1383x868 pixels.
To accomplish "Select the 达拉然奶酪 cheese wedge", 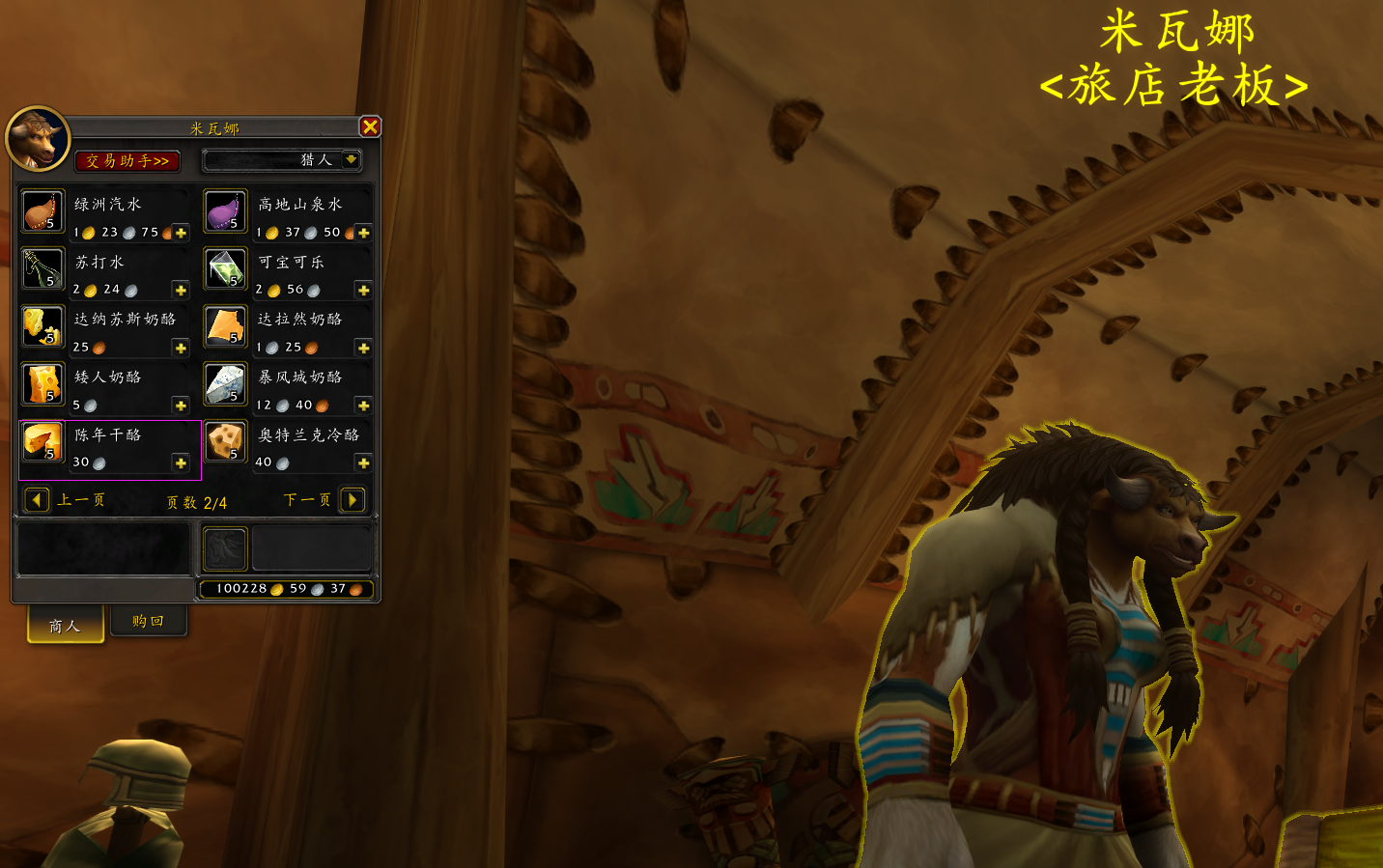I will click(225, 326).
